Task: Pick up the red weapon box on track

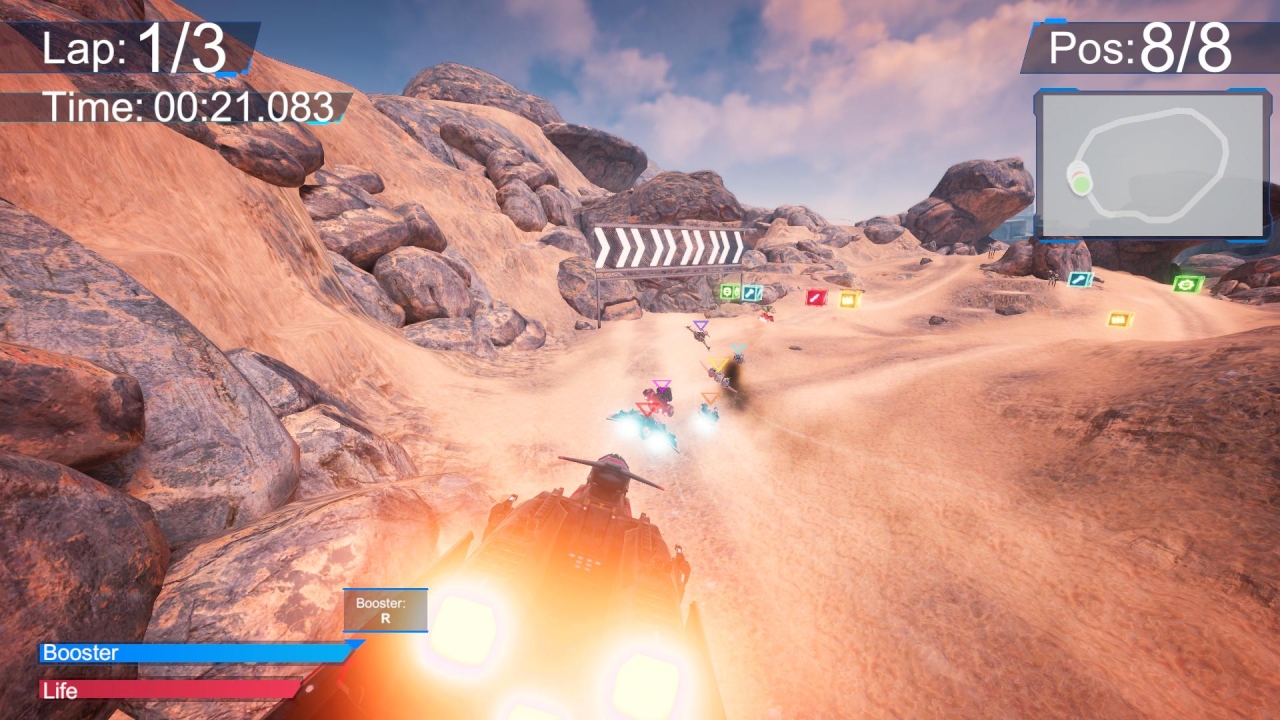Action: pos(815,298)
